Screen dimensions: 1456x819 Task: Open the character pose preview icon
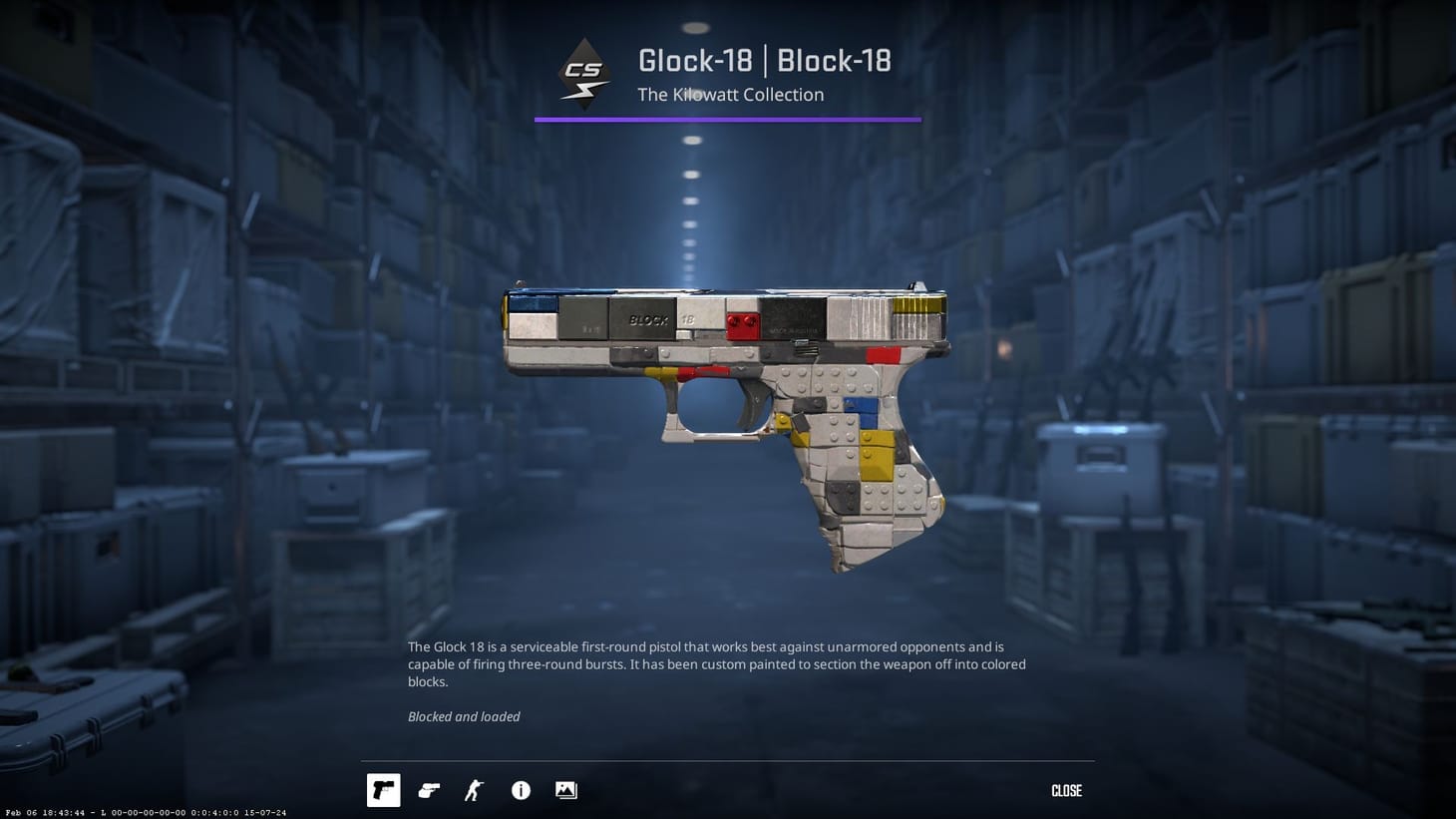[474, 790]
